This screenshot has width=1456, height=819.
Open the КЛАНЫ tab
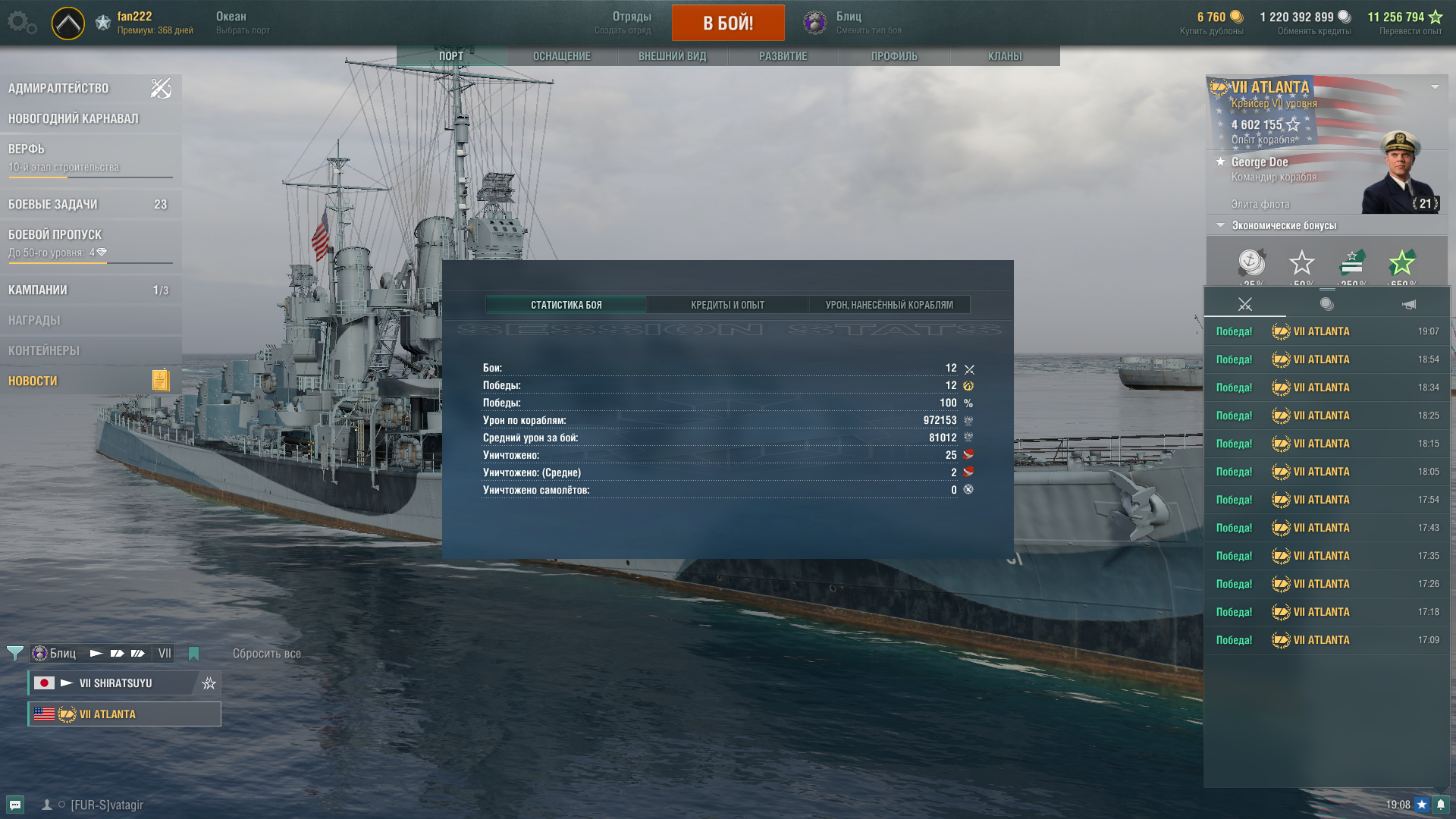1004,56
